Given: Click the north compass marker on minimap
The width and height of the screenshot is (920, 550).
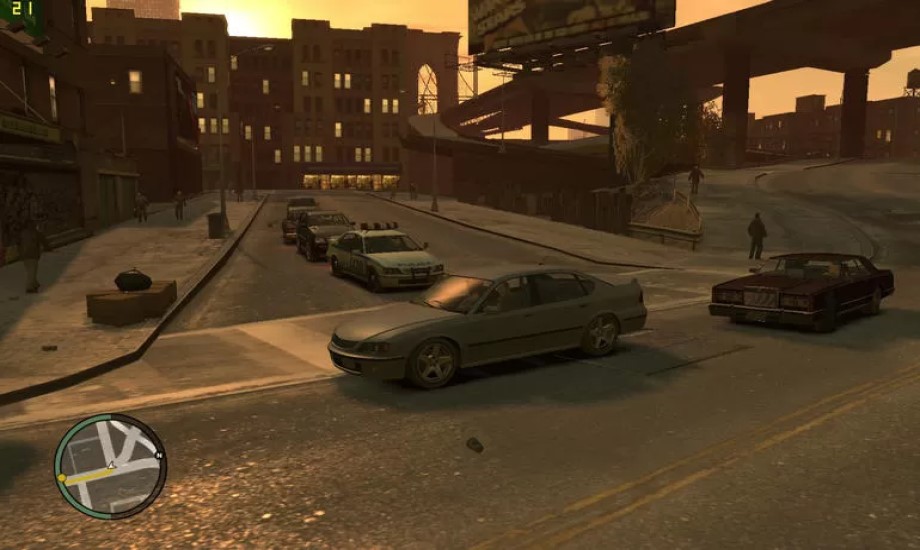Looking at the screenshot, I should point(159,455).
